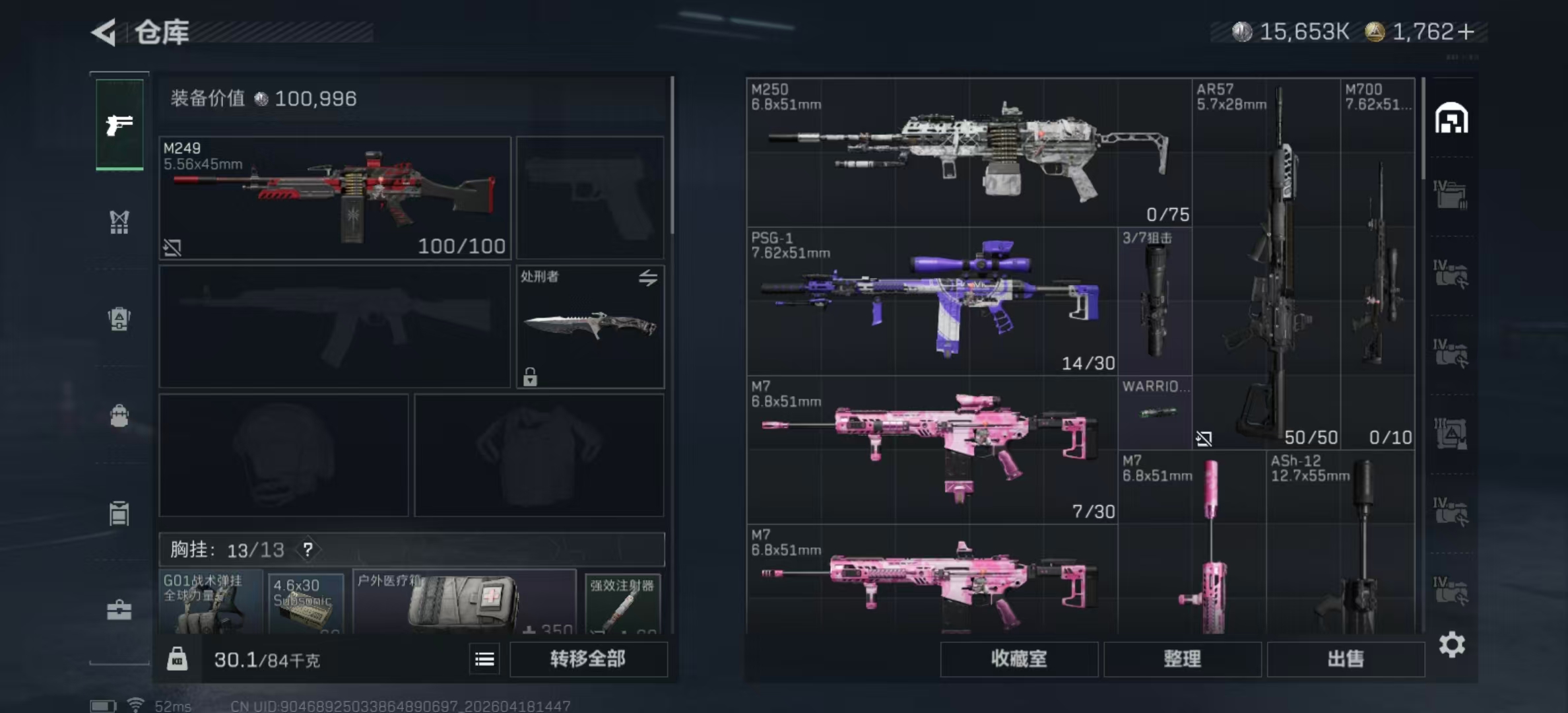Click the chest rig help question mark
This screenshot has height=713, width=1568.
pyautogui.click(x=308, y=549)
